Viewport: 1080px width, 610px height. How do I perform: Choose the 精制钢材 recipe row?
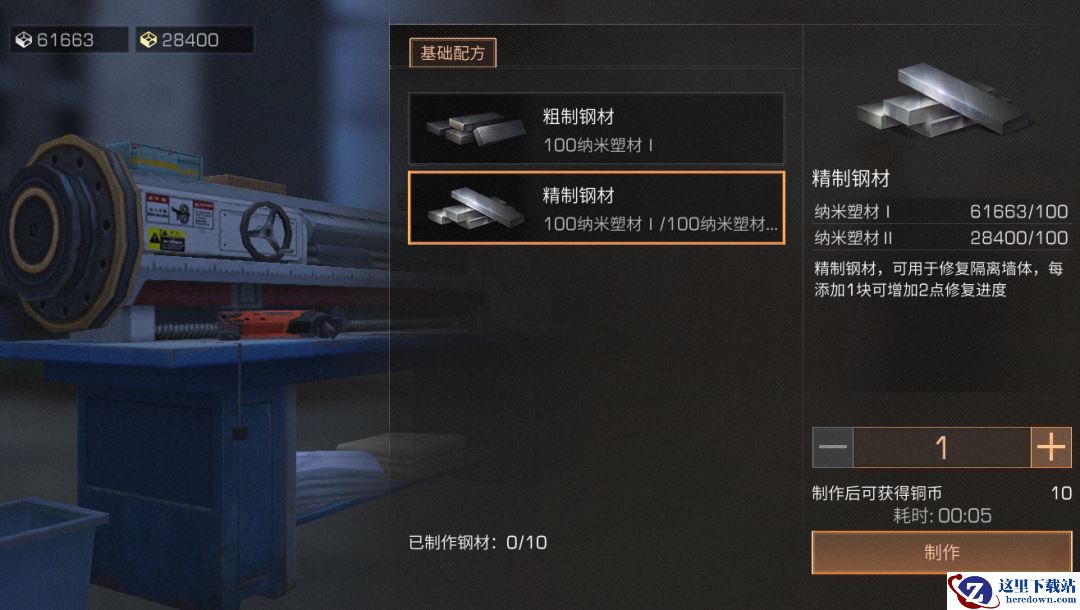coord(596,208)
